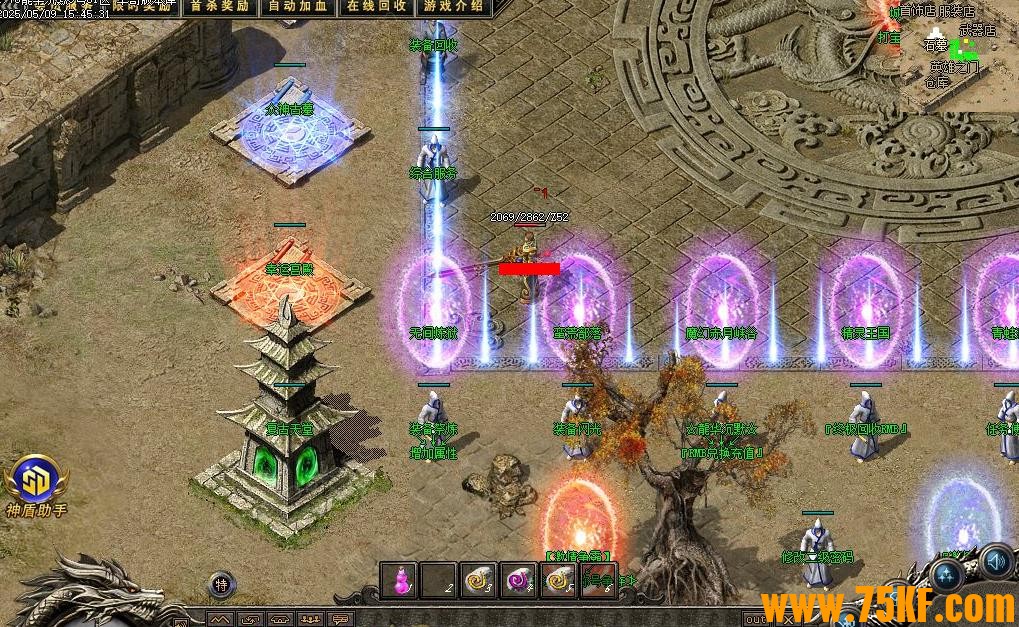This screenshot has width=1019, height=627.
Task: Use the pink gourd potion in slot 1
Action: (x=399, y=580)
